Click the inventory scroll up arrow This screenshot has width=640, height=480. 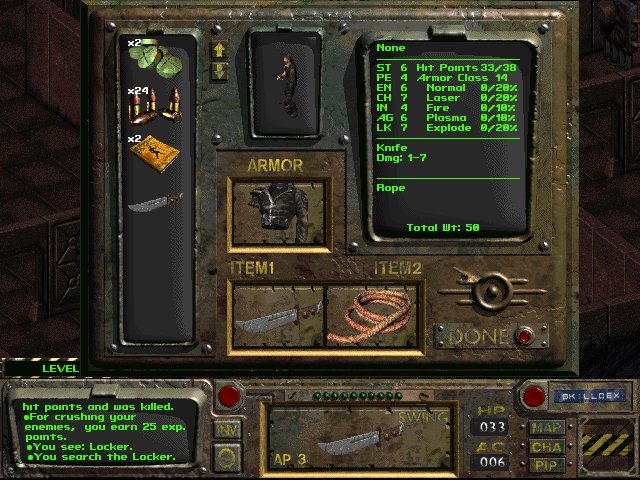[220, 49]
